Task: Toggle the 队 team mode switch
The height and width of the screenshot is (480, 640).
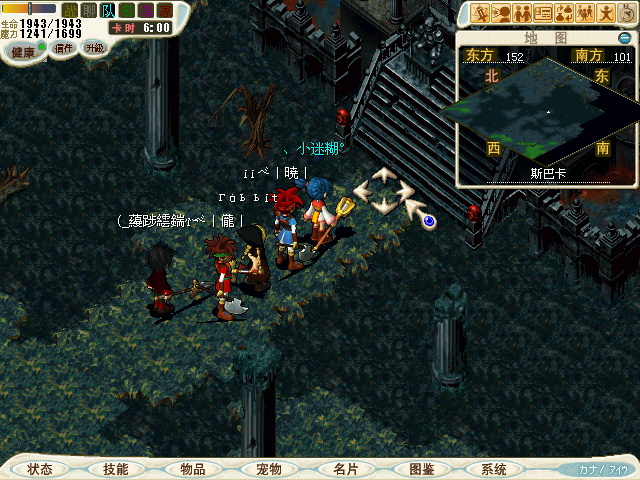Action: click(x=108, y=10)
